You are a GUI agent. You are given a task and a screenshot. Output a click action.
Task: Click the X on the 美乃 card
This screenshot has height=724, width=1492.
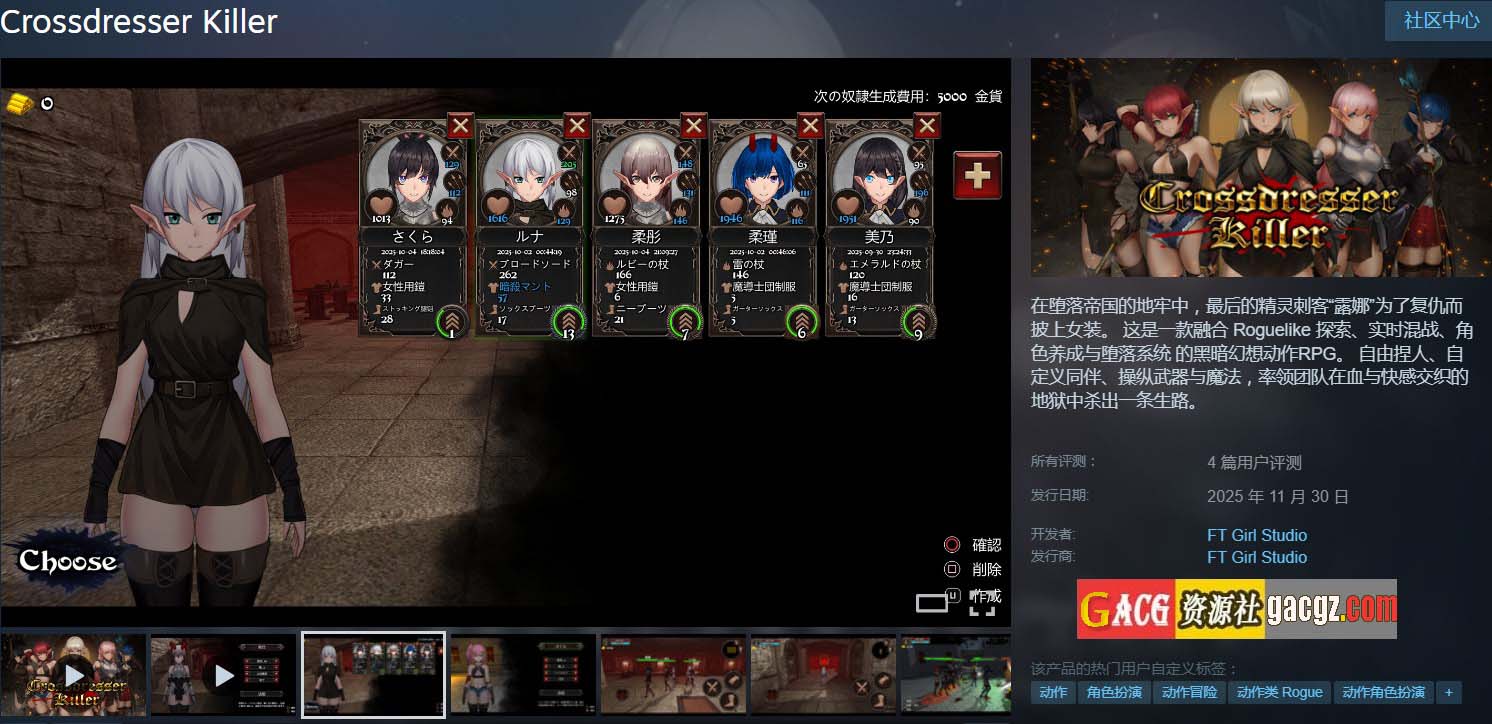pos(927,126)
